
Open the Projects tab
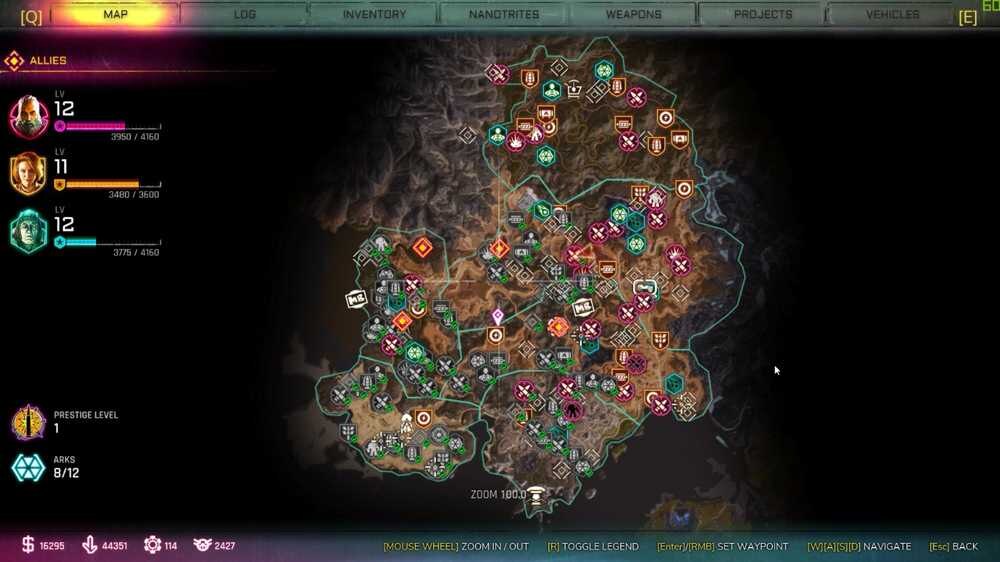point(763,15)
